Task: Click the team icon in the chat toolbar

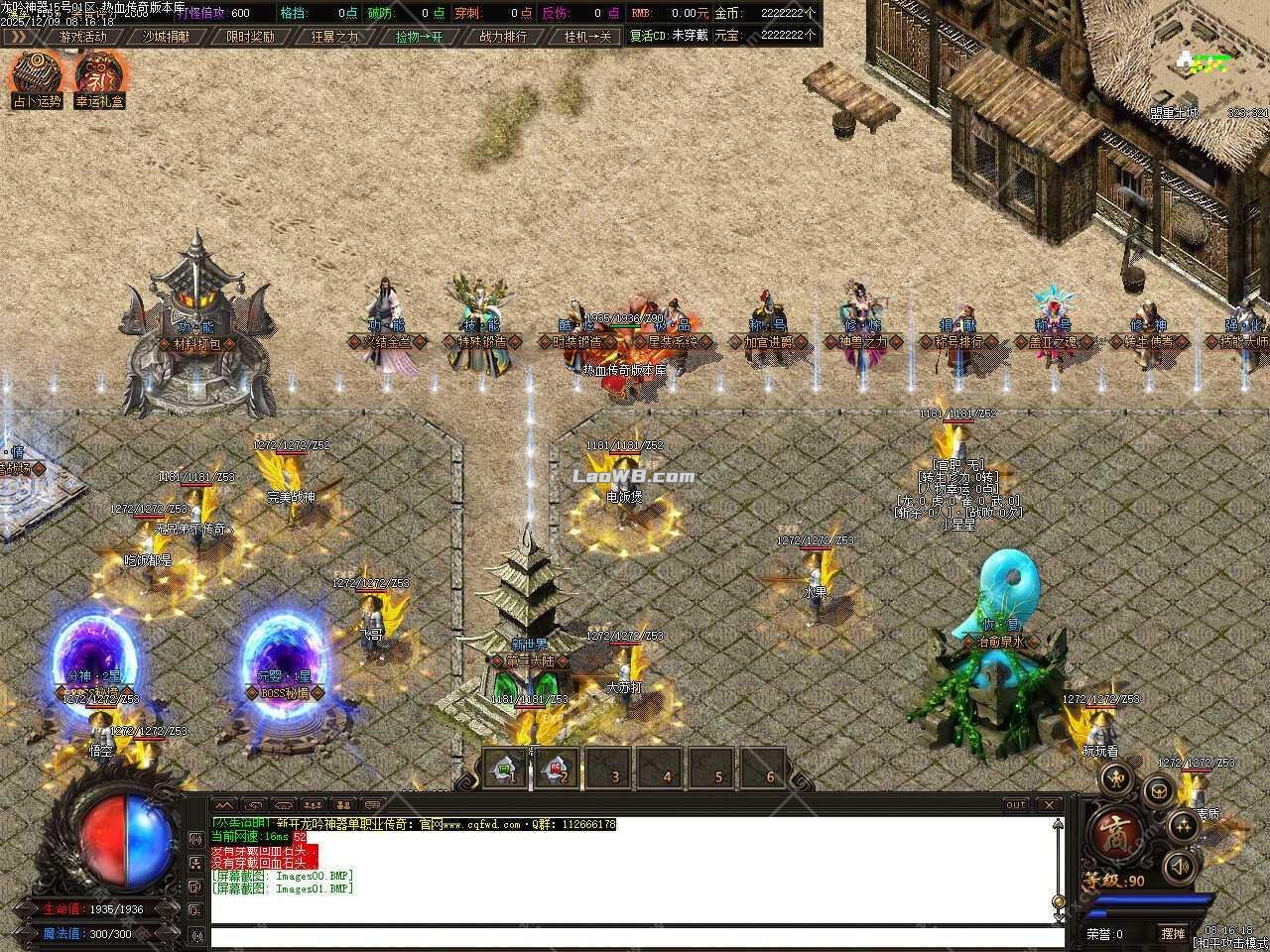Action: point(312,805)
